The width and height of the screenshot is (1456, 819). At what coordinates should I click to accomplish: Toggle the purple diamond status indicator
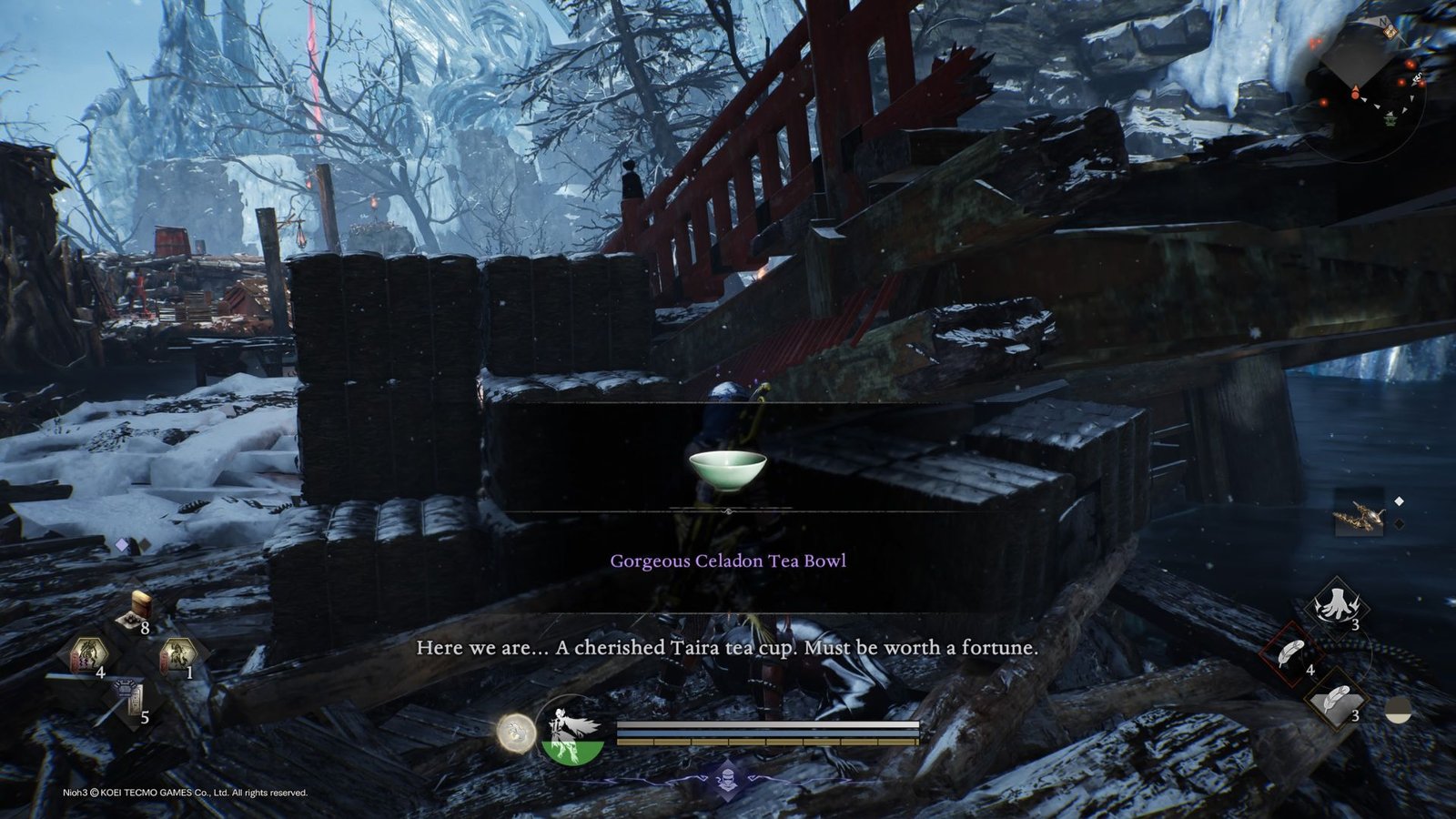click(x=122, y=543)
